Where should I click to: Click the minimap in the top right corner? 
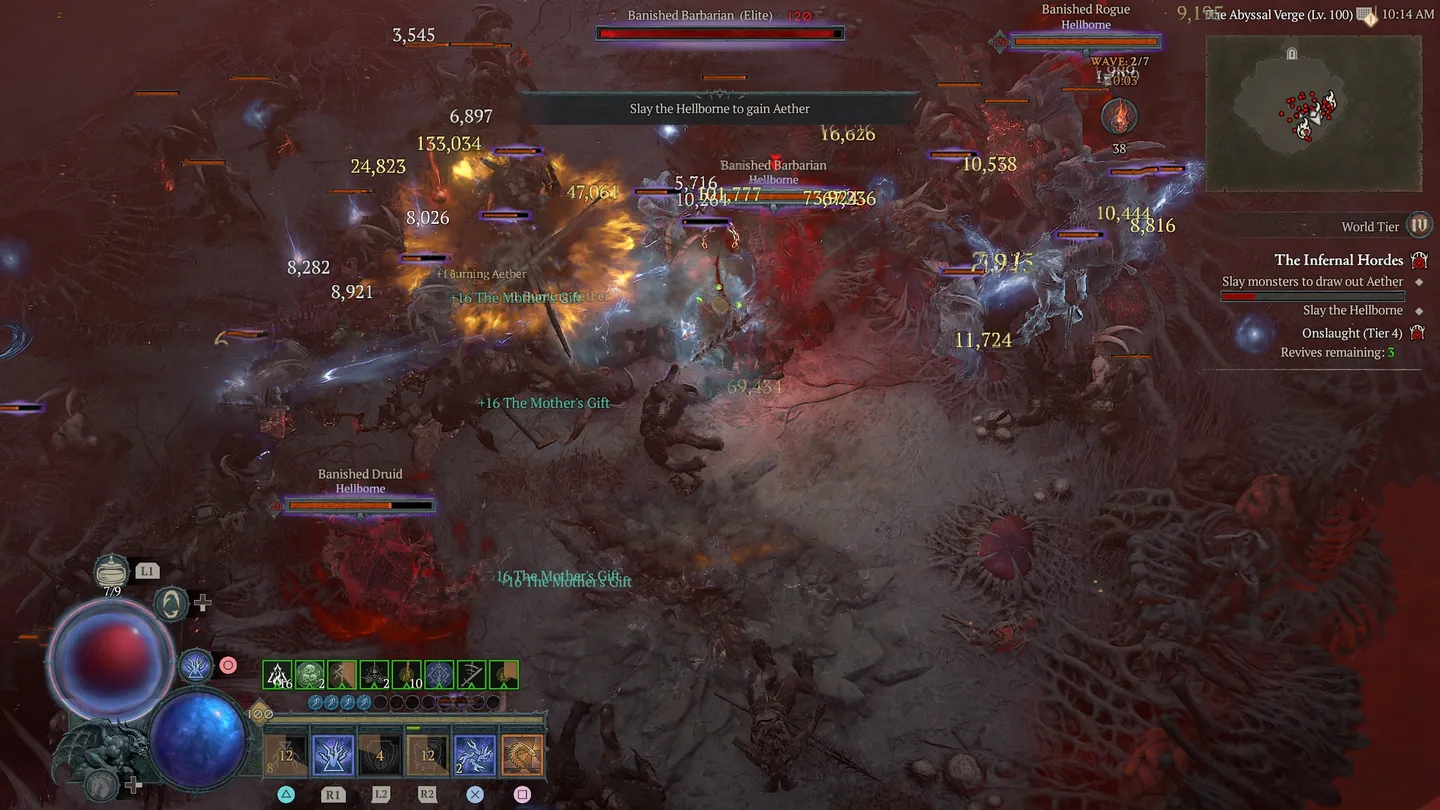click(x=1313, y=113)
